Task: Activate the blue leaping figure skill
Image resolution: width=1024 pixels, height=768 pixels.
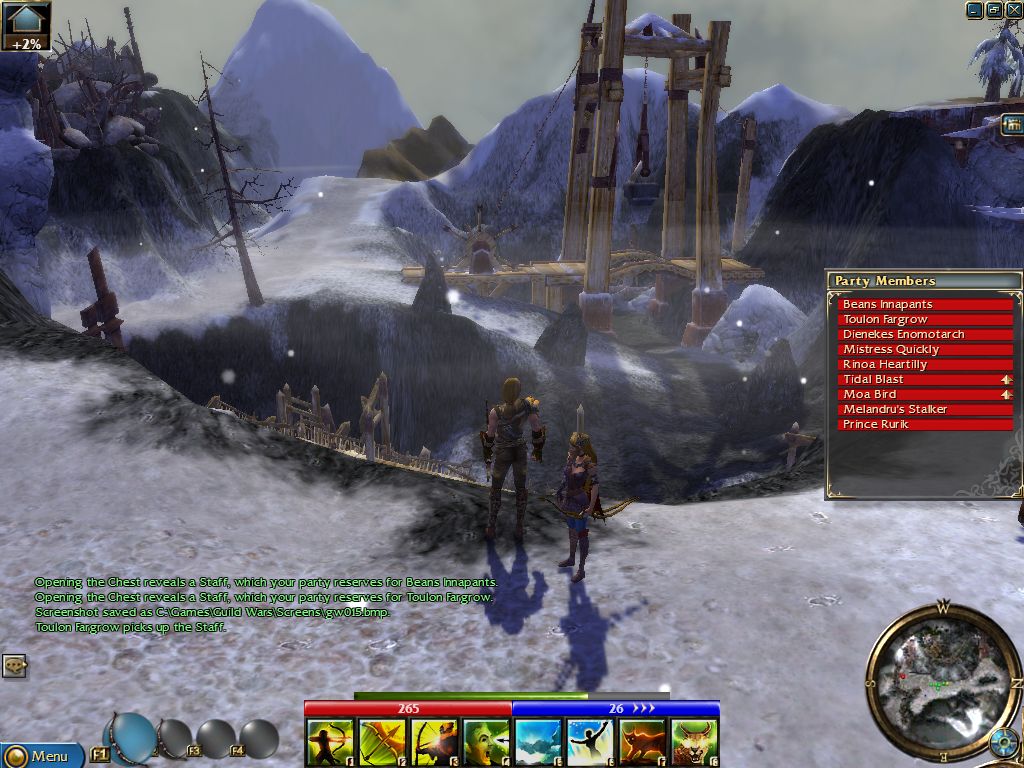Action: click(590, 743)
